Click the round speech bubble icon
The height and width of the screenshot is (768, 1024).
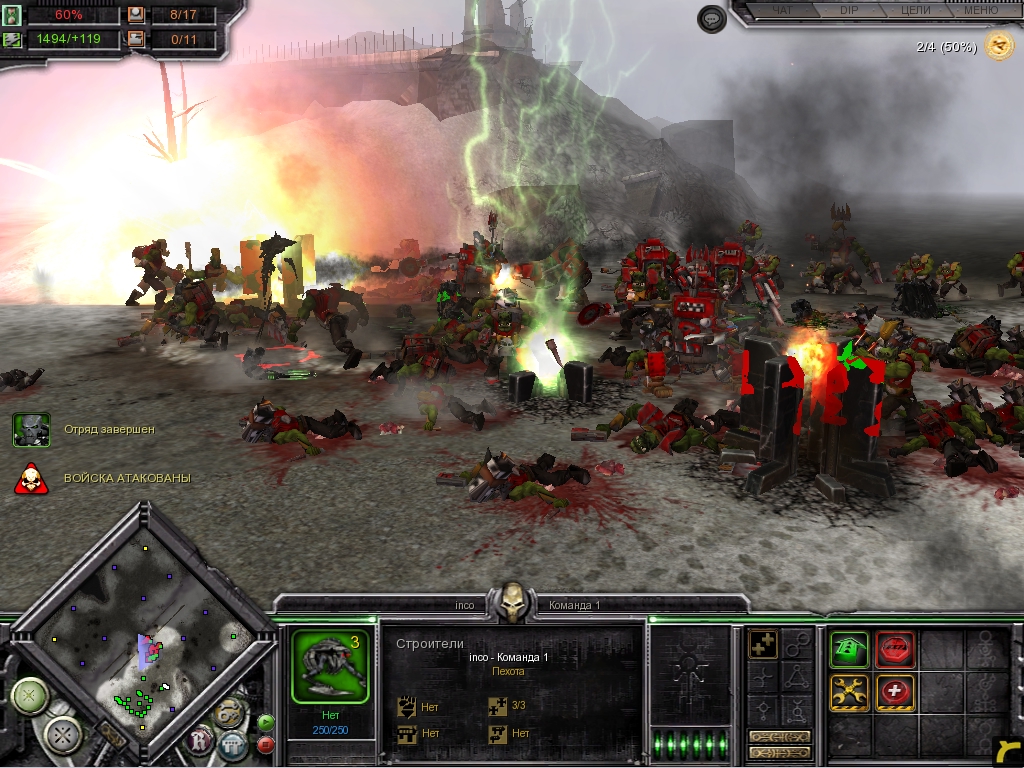tap(711, 19)
